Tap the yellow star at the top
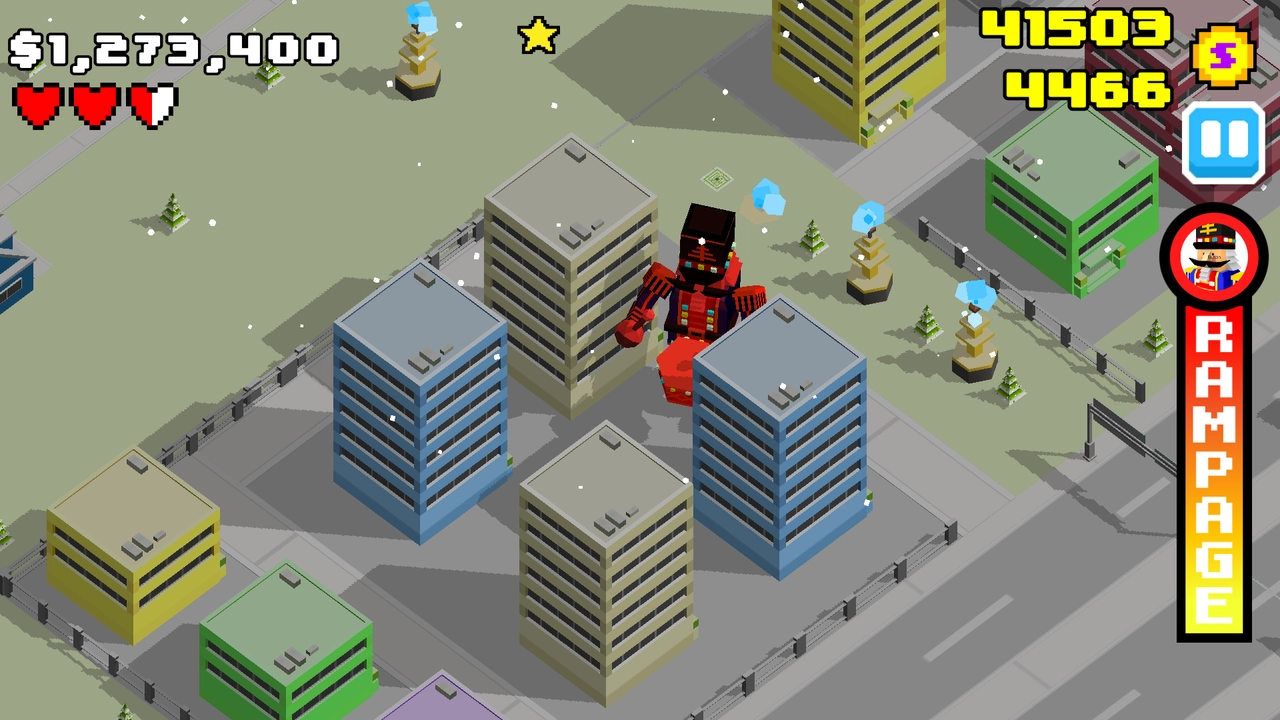1280x720 pixels. coord(536,34)
